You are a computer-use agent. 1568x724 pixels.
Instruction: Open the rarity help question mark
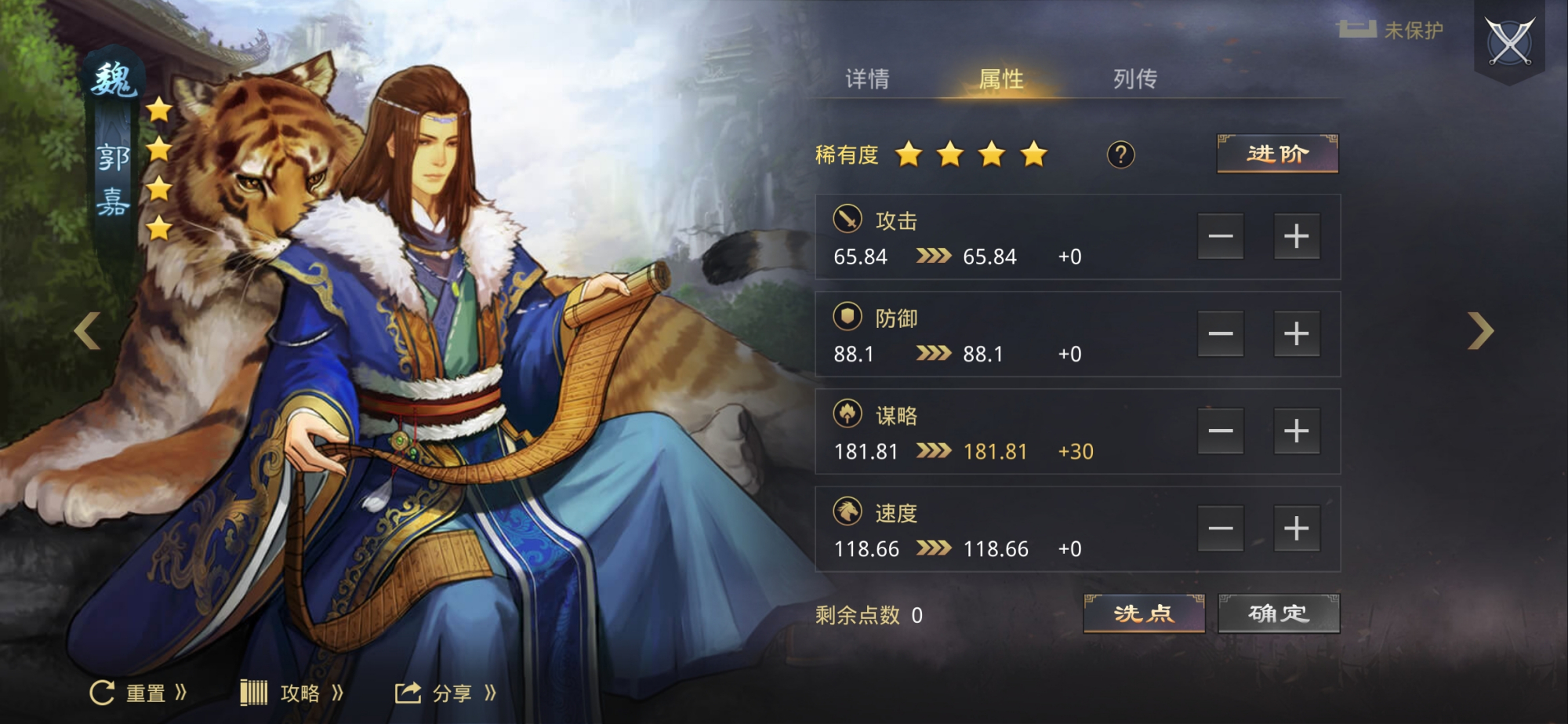click(1121, 155)
